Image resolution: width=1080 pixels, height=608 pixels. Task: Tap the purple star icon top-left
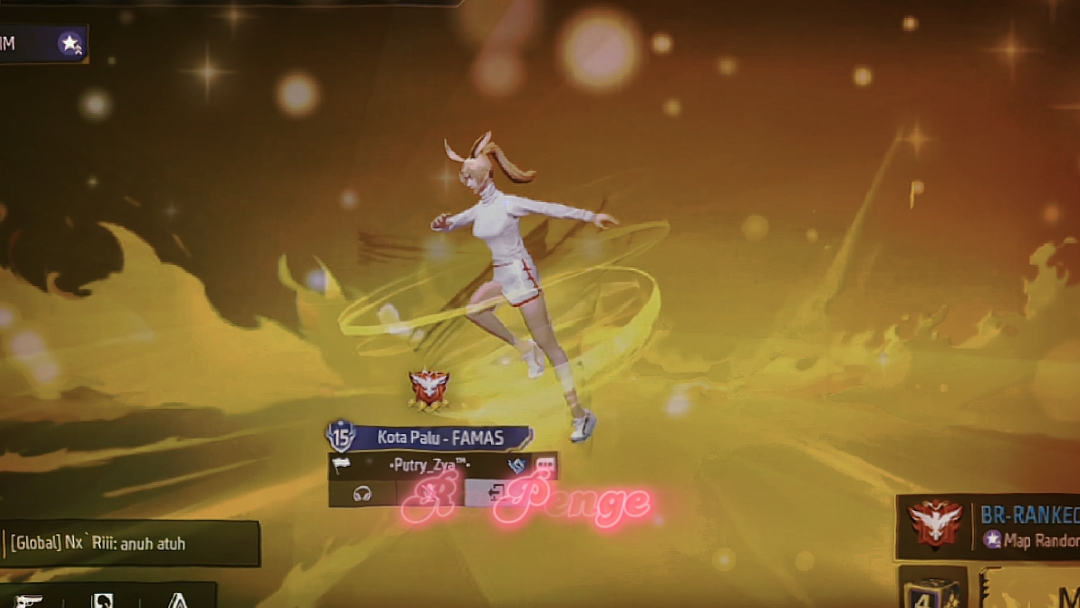[70, 44]
